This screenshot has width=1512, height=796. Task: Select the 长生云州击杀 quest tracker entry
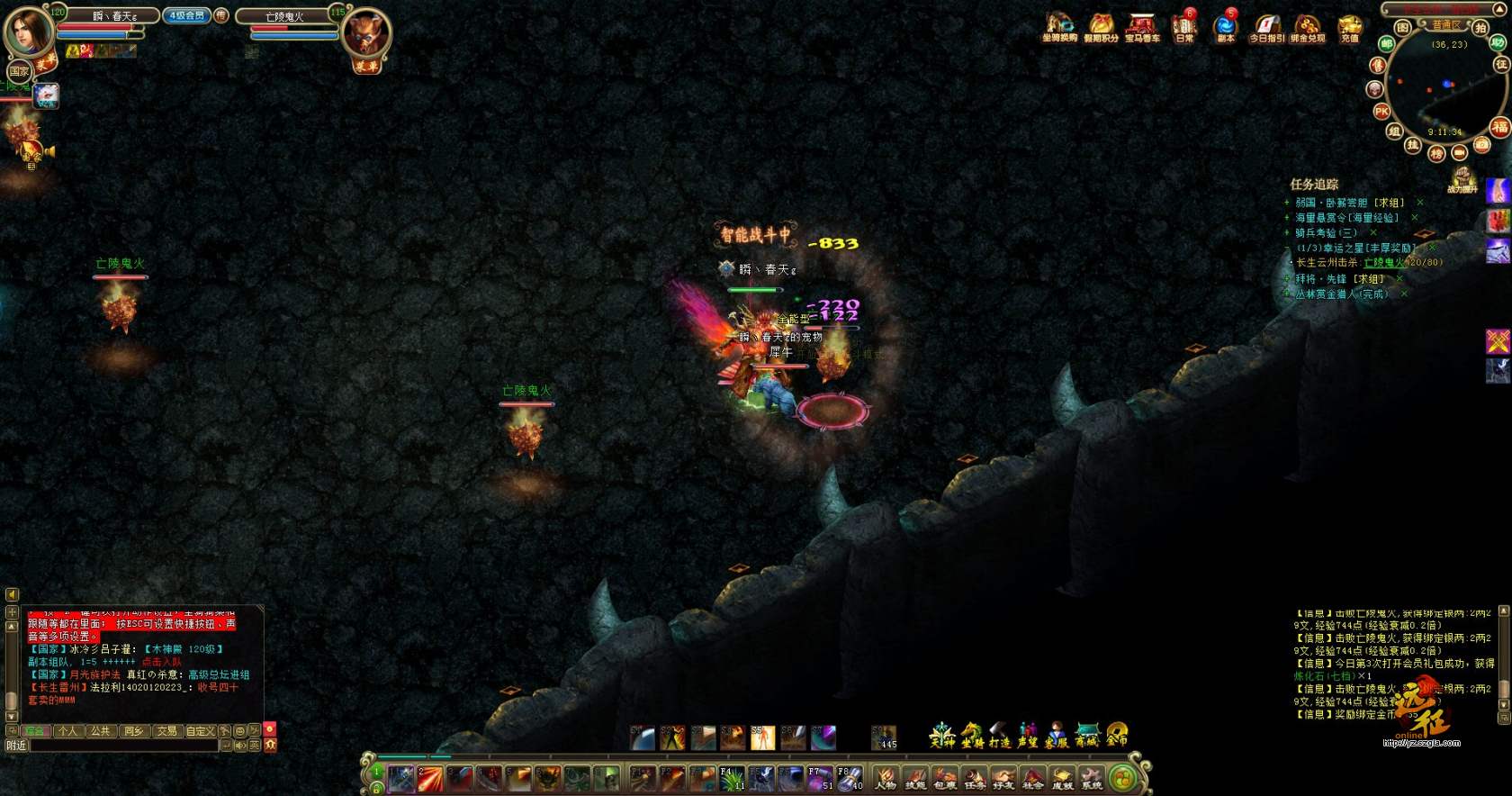[1366, 263]
